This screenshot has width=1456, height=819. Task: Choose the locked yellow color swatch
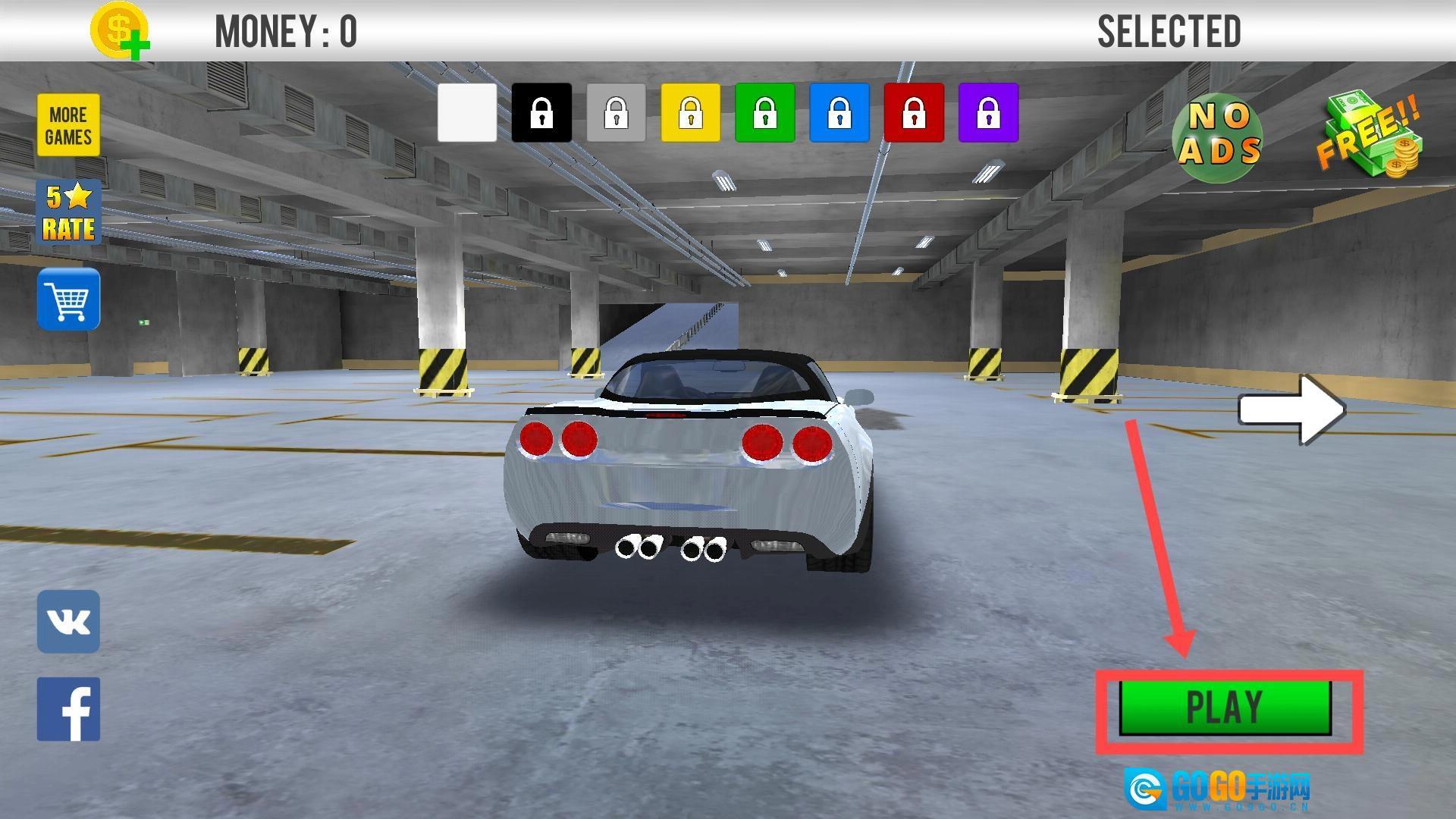[690, 113]
